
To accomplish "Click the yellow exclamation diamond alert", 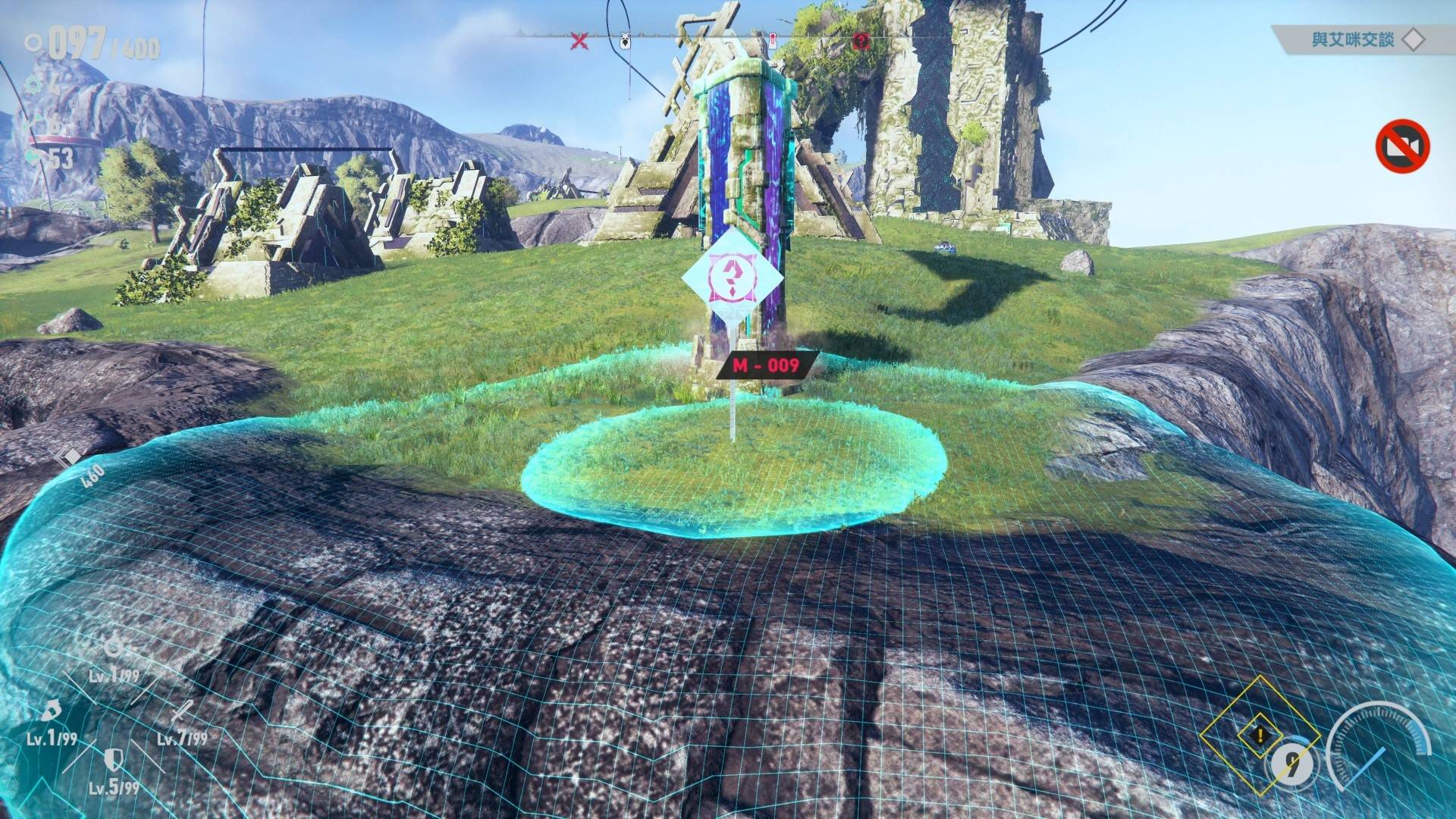I will click(x=1260, y=735).
